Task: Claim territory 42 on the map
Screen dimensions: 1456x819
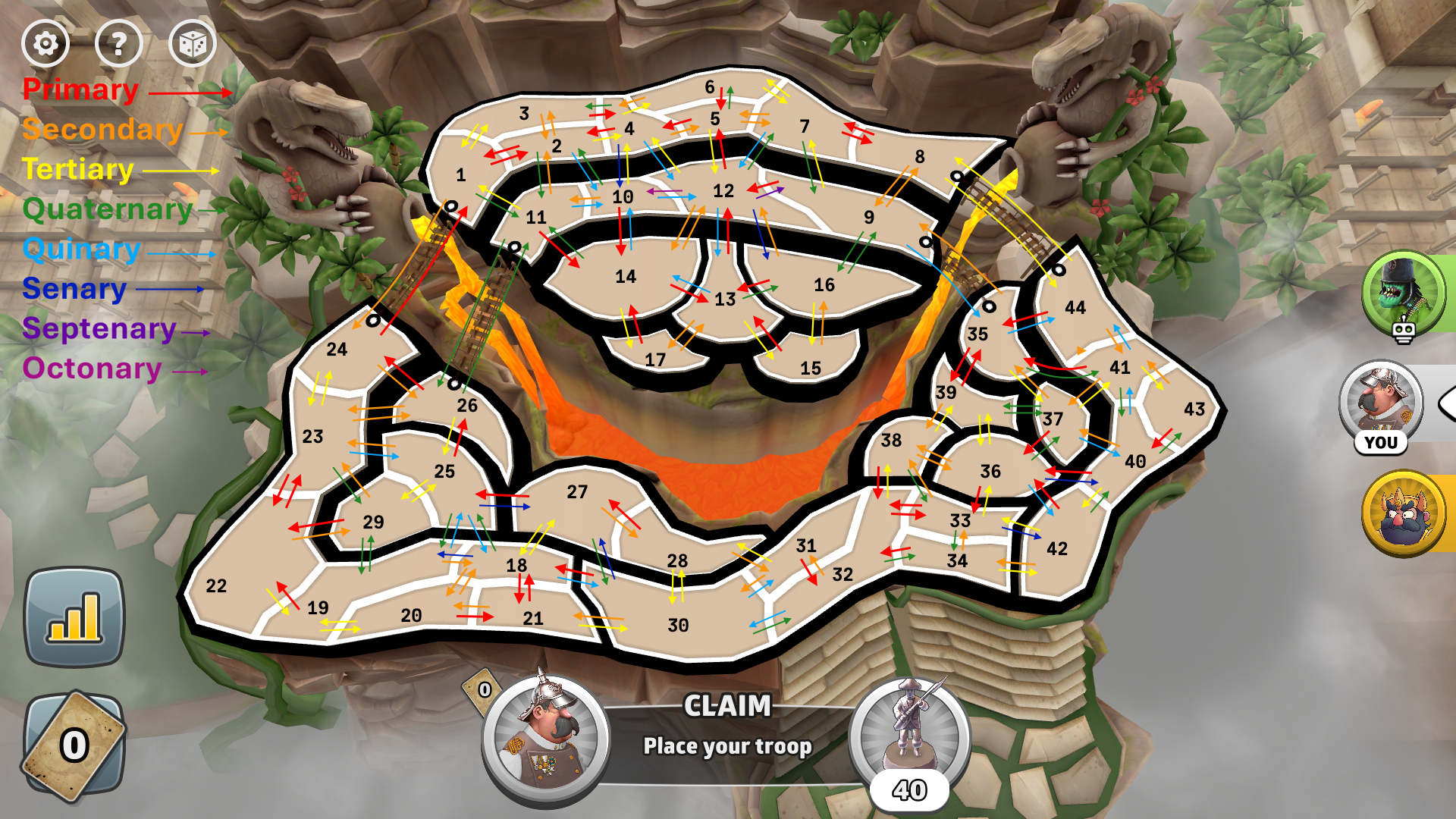Action: coord(1056,549)
